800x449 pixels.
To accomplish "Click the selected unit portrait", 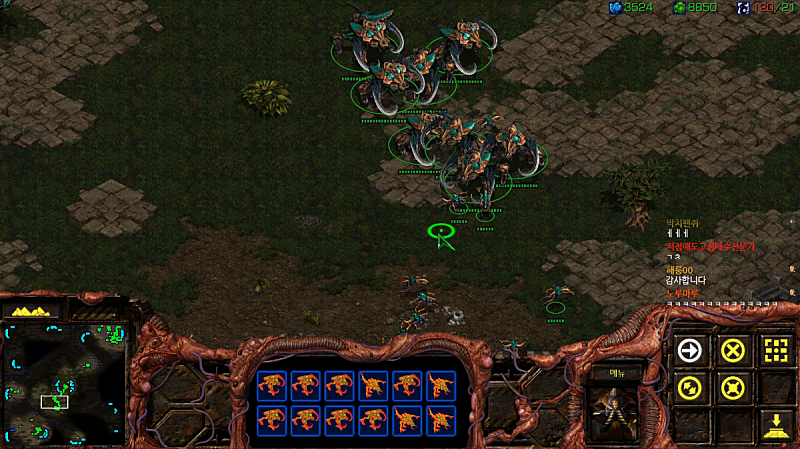I will click(608, 412).
